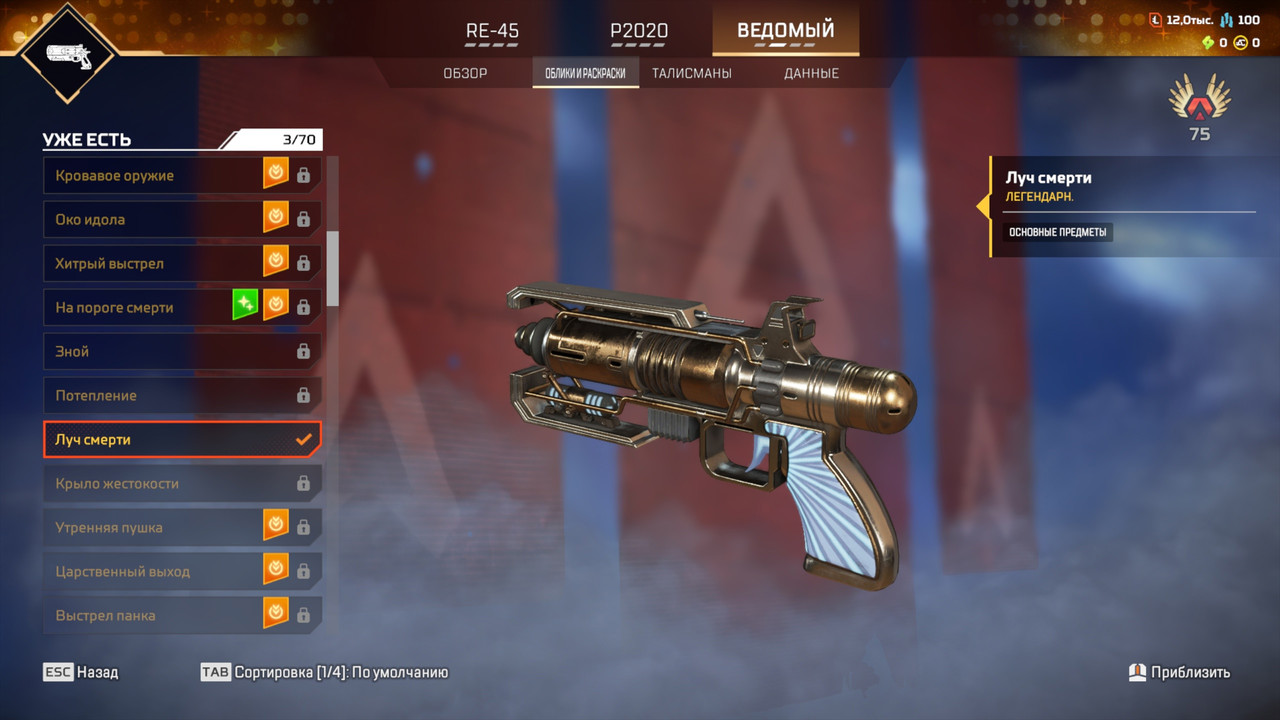
Task: Go back with the Назад button
Action: coord(81,672)
